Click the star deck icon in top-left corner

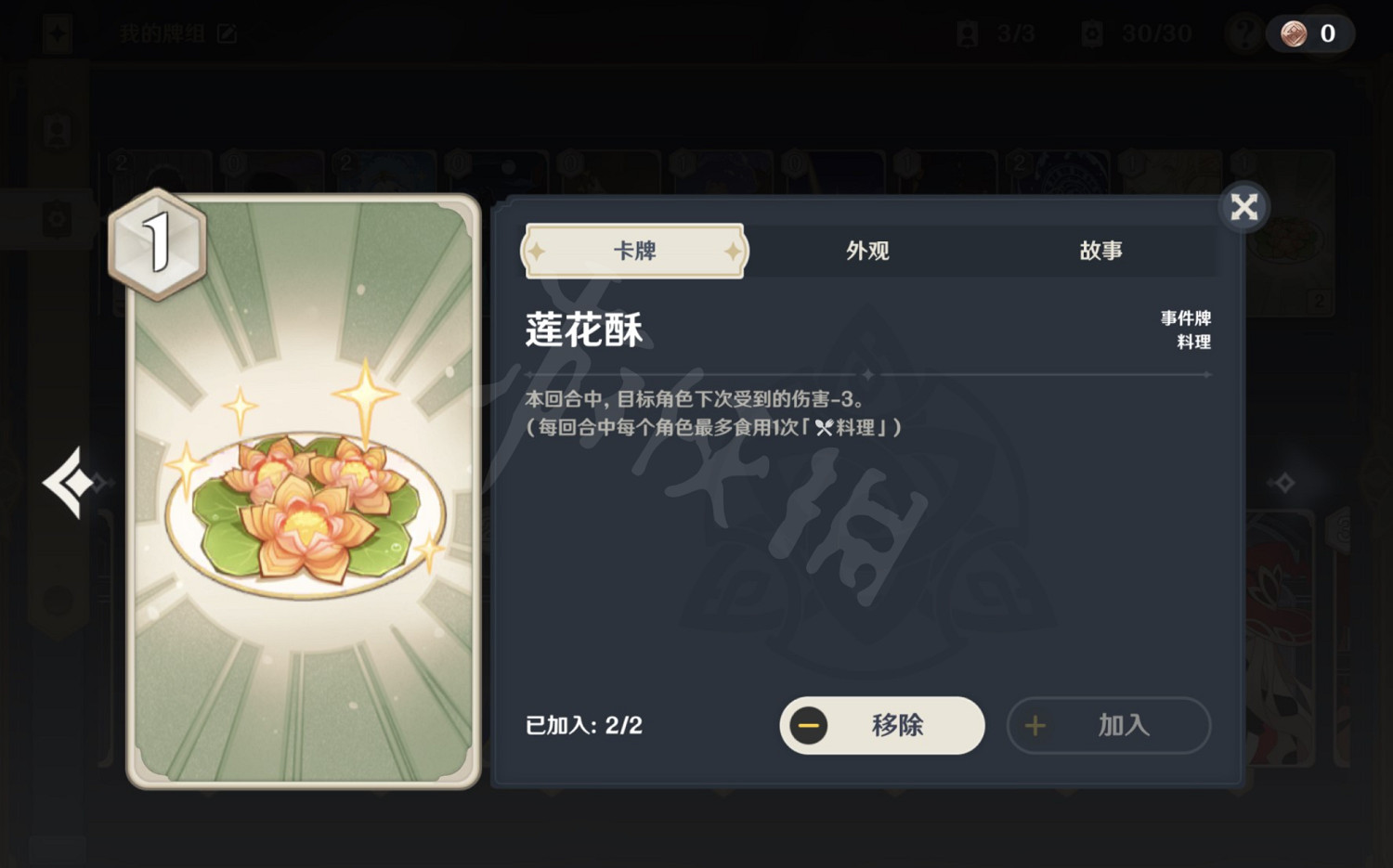pos(58,33)
